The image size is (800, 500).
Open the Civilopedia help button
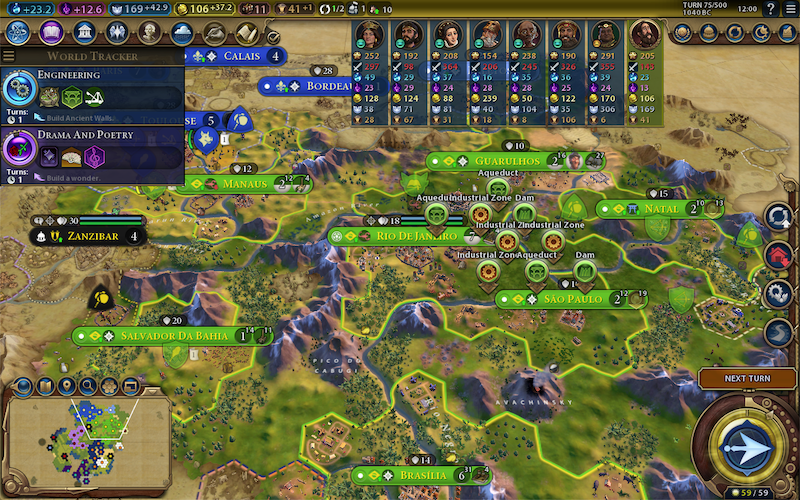pyautogui.click(x=771, y=9)
